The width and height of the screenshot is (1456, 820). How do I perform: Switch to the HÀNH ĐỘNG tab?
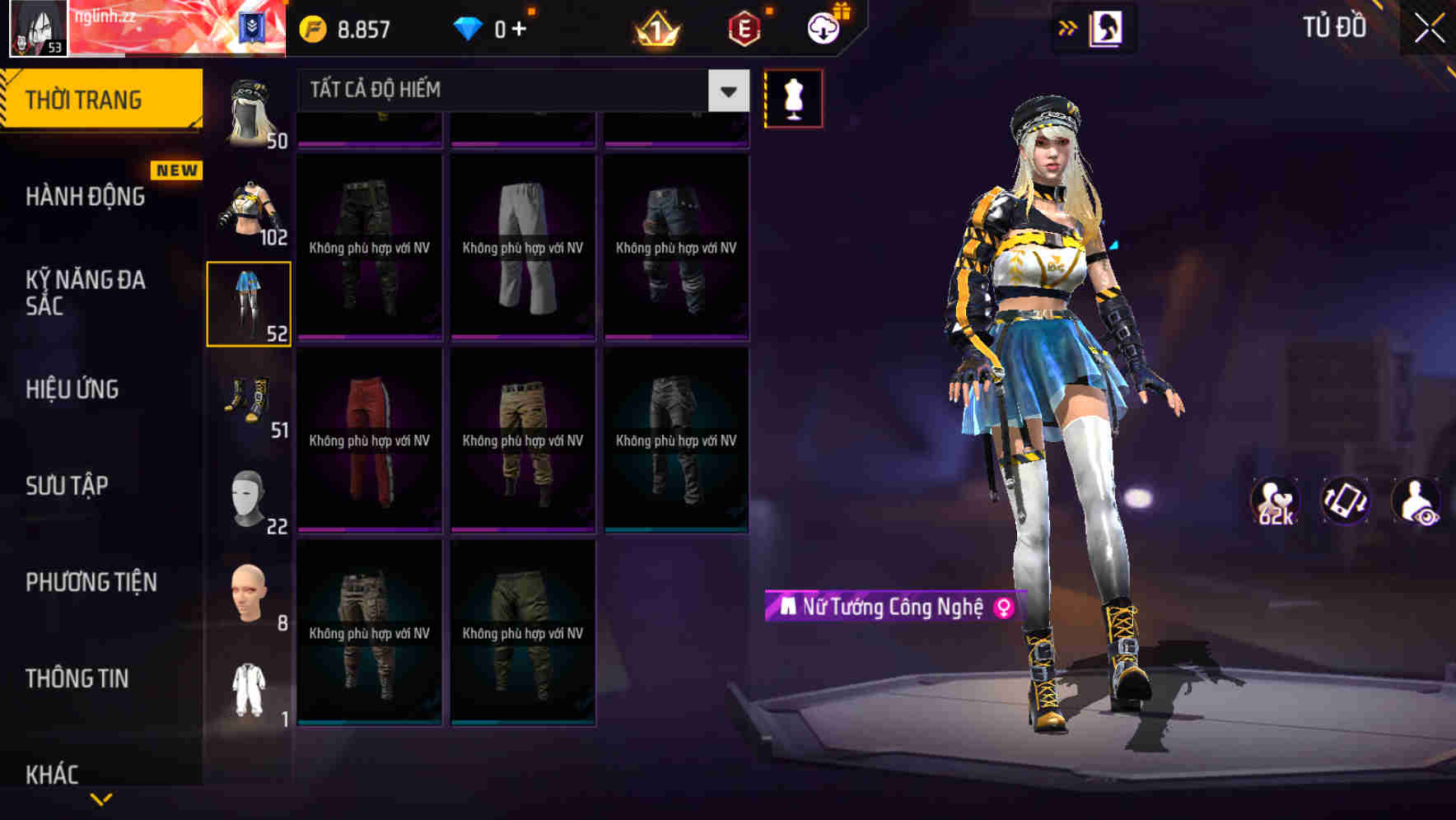point(85,198)
